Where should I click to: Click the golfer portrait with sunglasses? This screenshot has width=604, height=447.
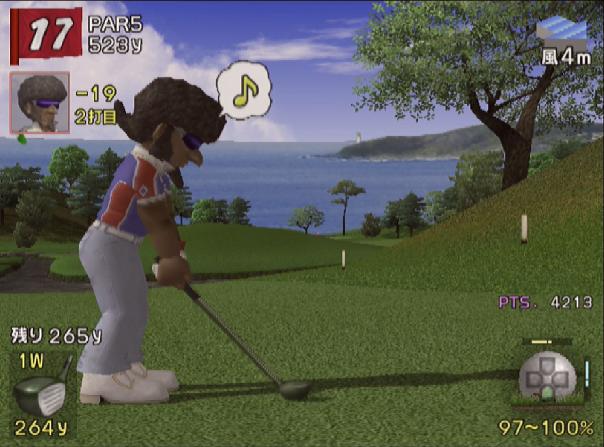[x=40, y=101]
